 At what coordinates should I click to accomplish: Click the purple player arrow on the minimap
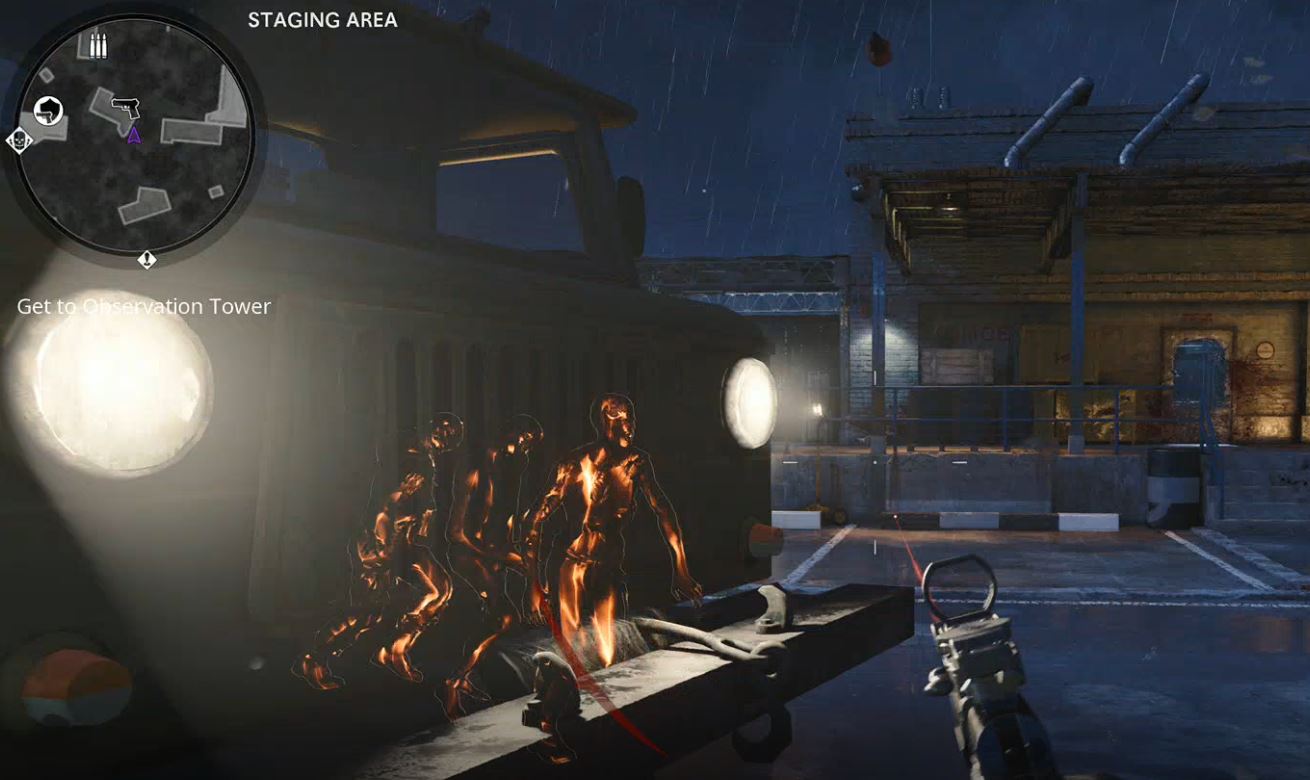pyautogui.click(x=134, y=137)
